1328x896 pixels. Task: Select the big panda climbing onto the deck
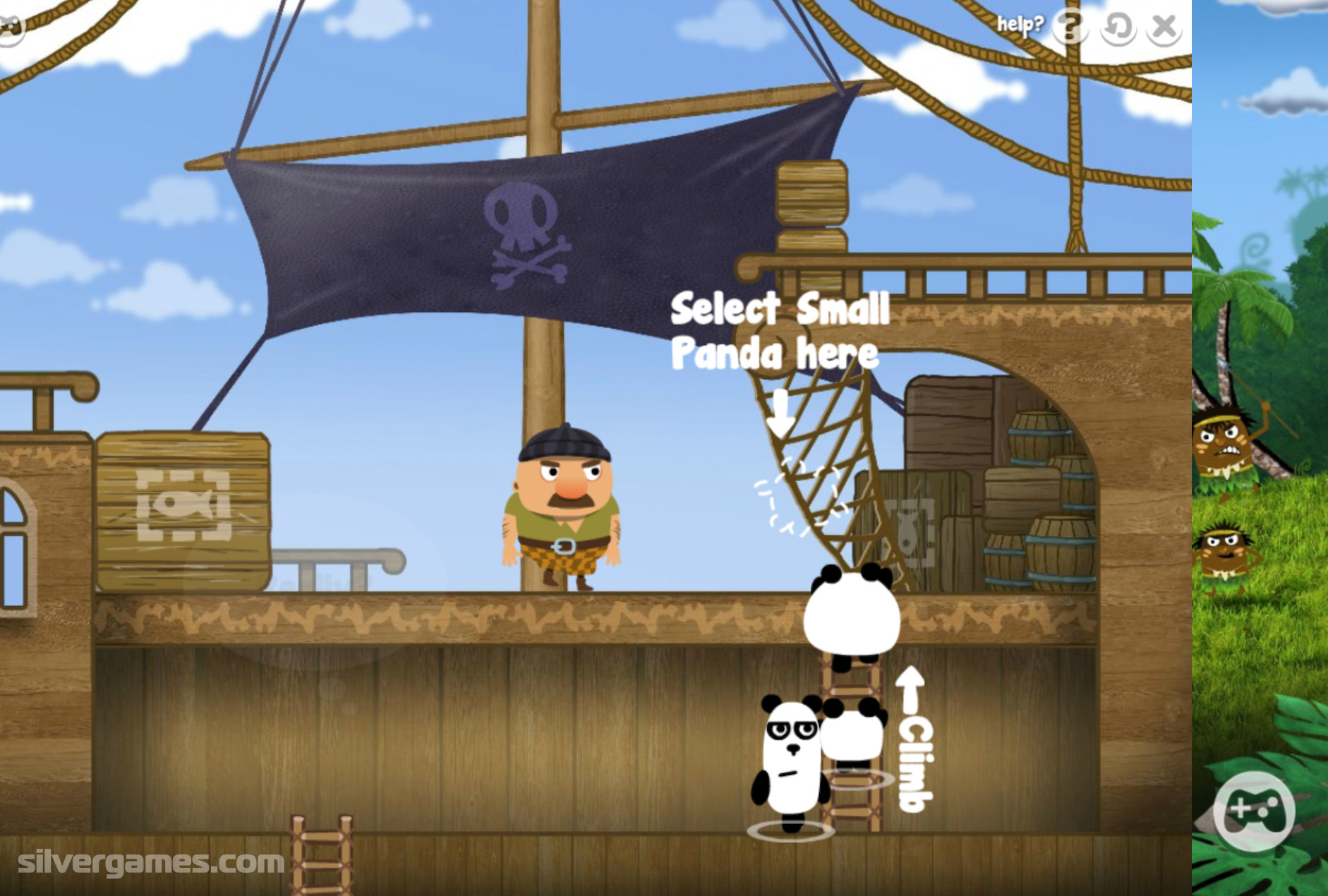tap(852, 614)
